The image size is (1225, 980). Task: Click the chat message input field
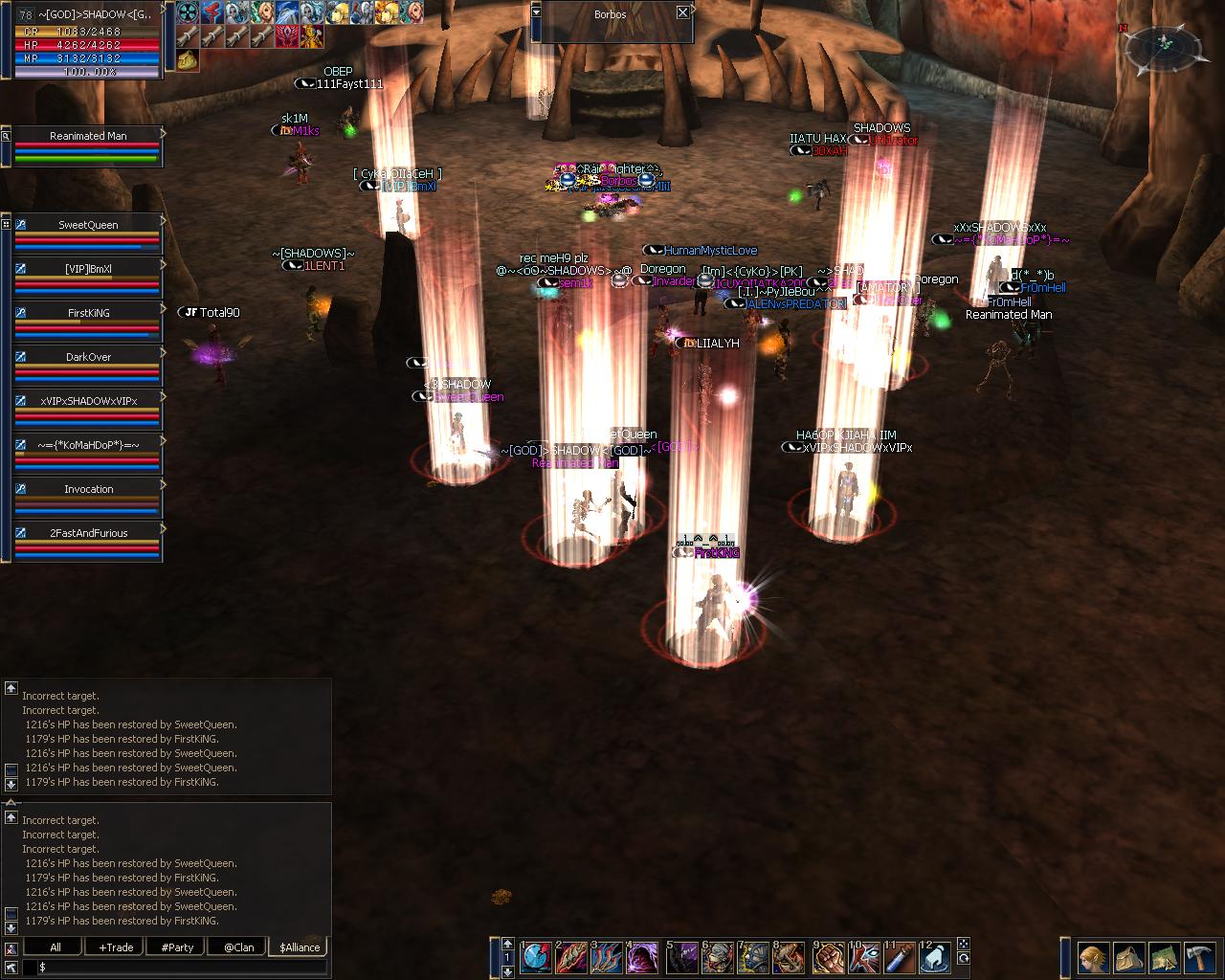tap(182, 968)
